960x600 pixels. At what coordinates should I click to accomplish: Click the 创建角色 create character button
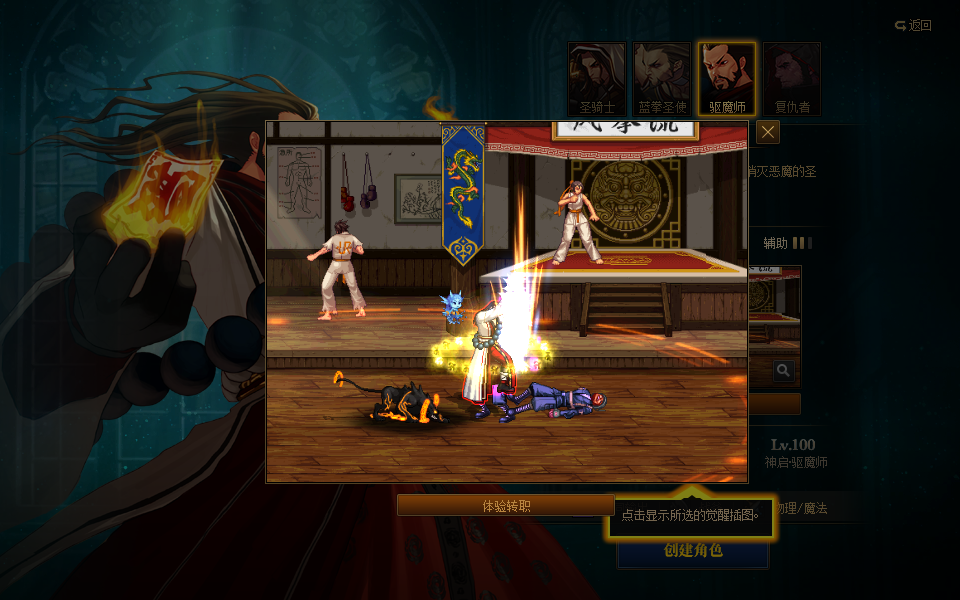[692, 551]
